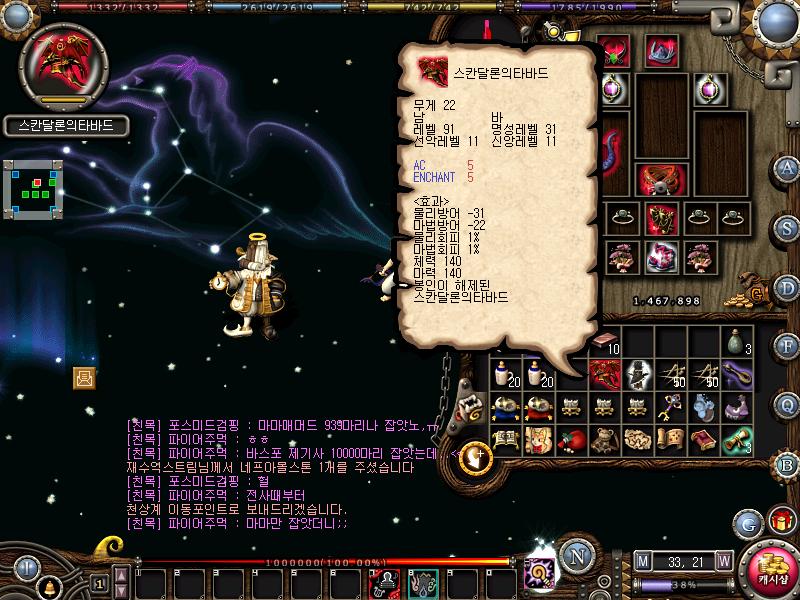Select the red spellbook in inventory
Image resolution: width=800 pixels, height=600 pixels.
pyautogui.click(x=705, y=439)
